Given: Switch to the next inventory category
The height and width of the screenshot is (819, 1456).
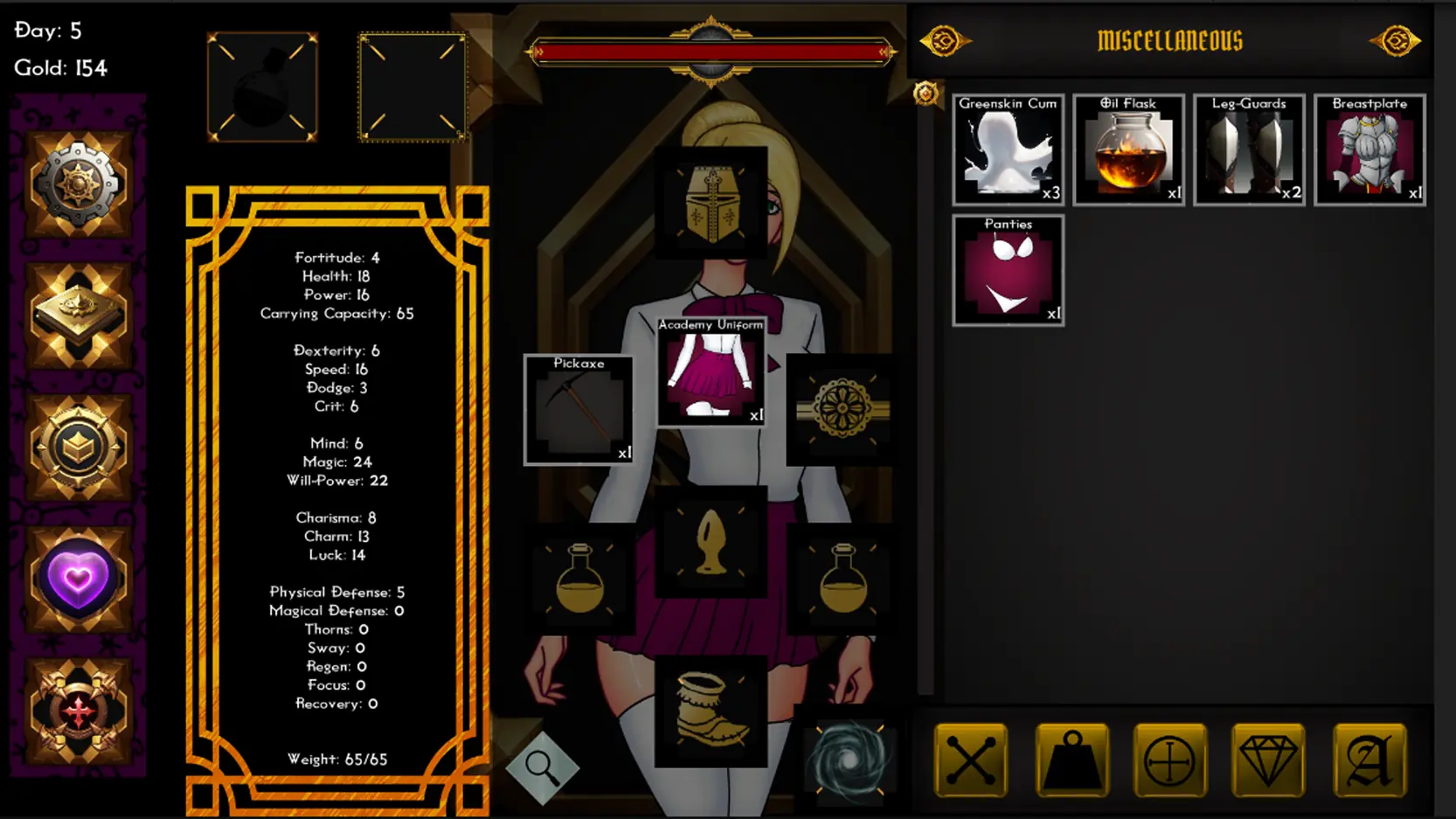Looking at the screenshot, I should click(x=1396, y=41).
